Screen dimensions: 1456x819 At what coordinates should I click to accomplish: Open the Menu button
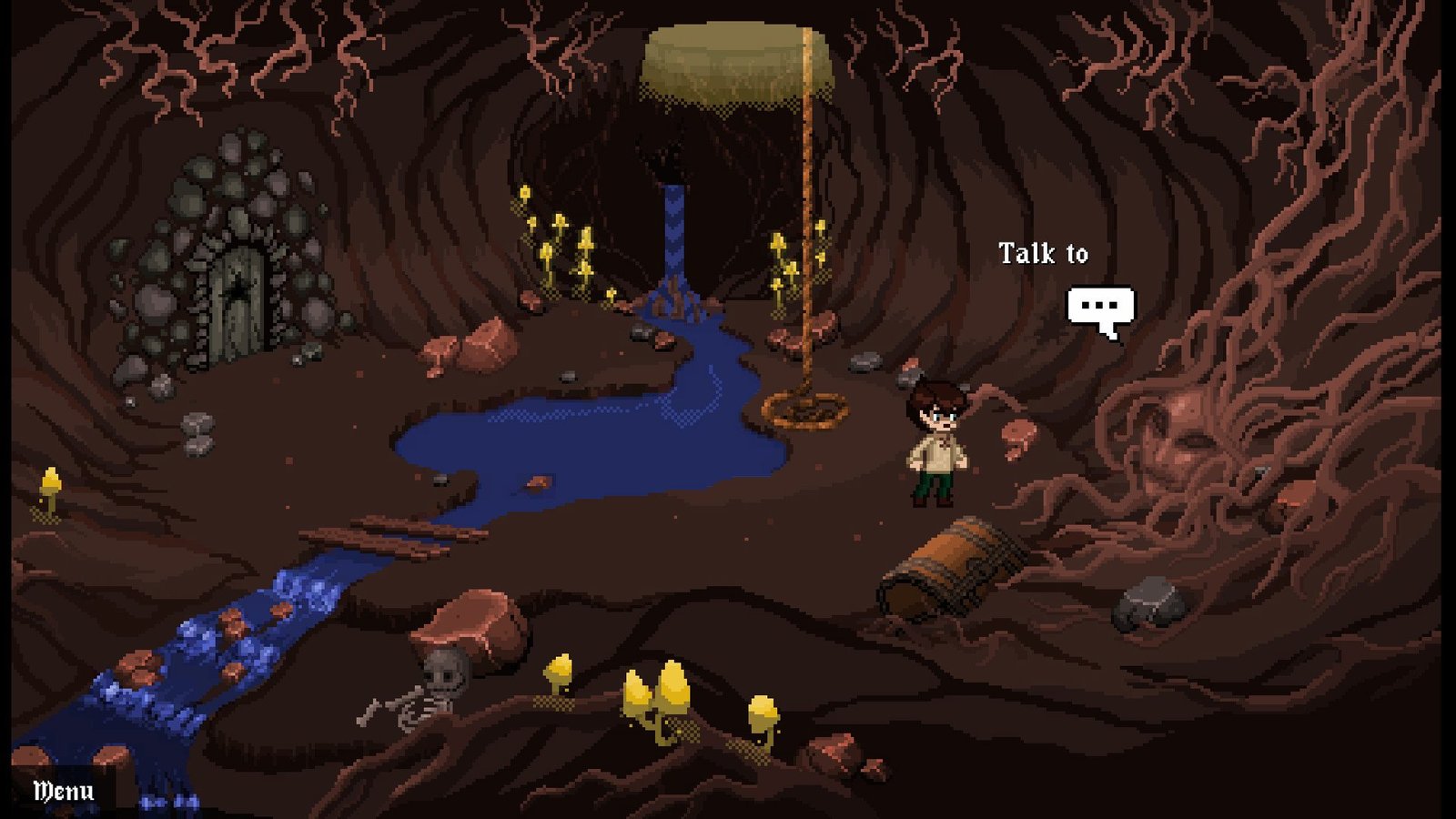tap(63, 791)
